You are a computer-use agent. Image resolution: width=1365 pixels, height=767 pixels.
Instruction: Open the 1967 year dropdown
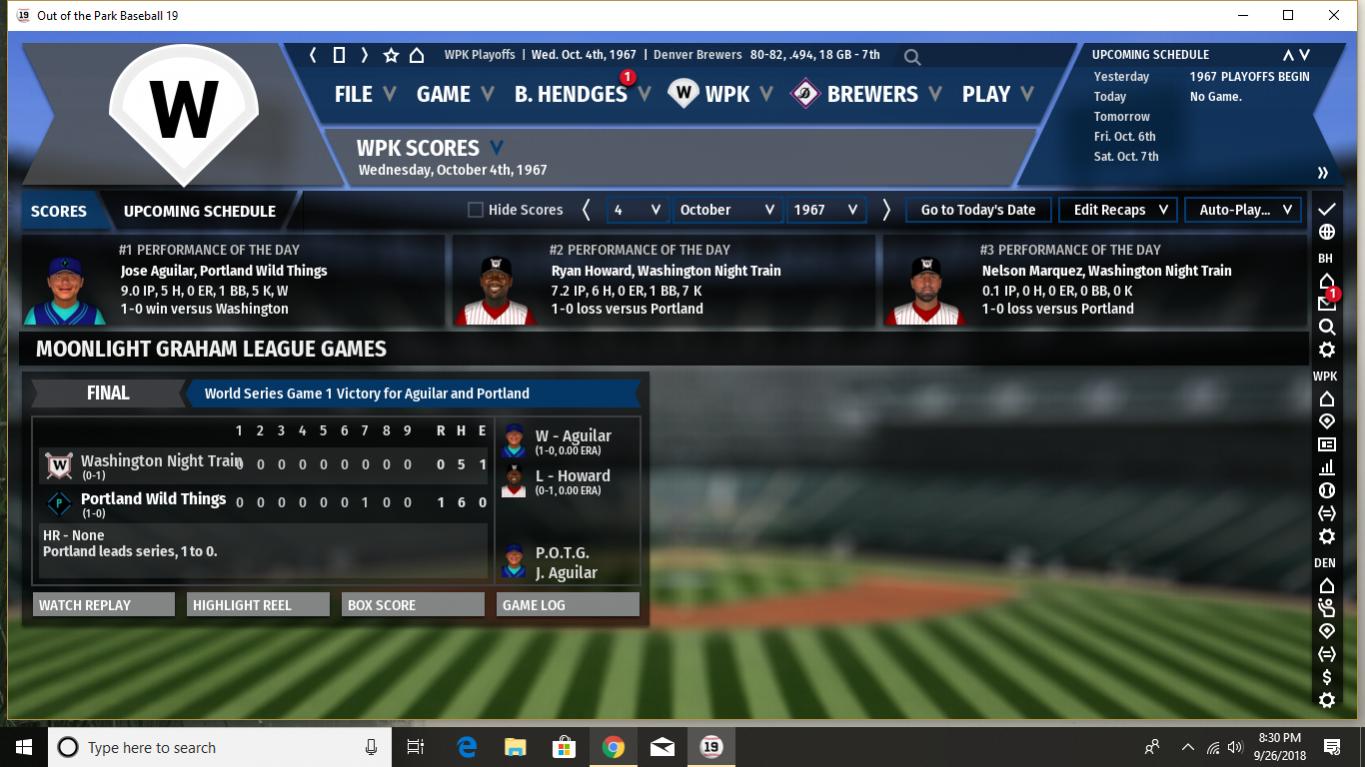pyautogui.click(x=825, y=210)
